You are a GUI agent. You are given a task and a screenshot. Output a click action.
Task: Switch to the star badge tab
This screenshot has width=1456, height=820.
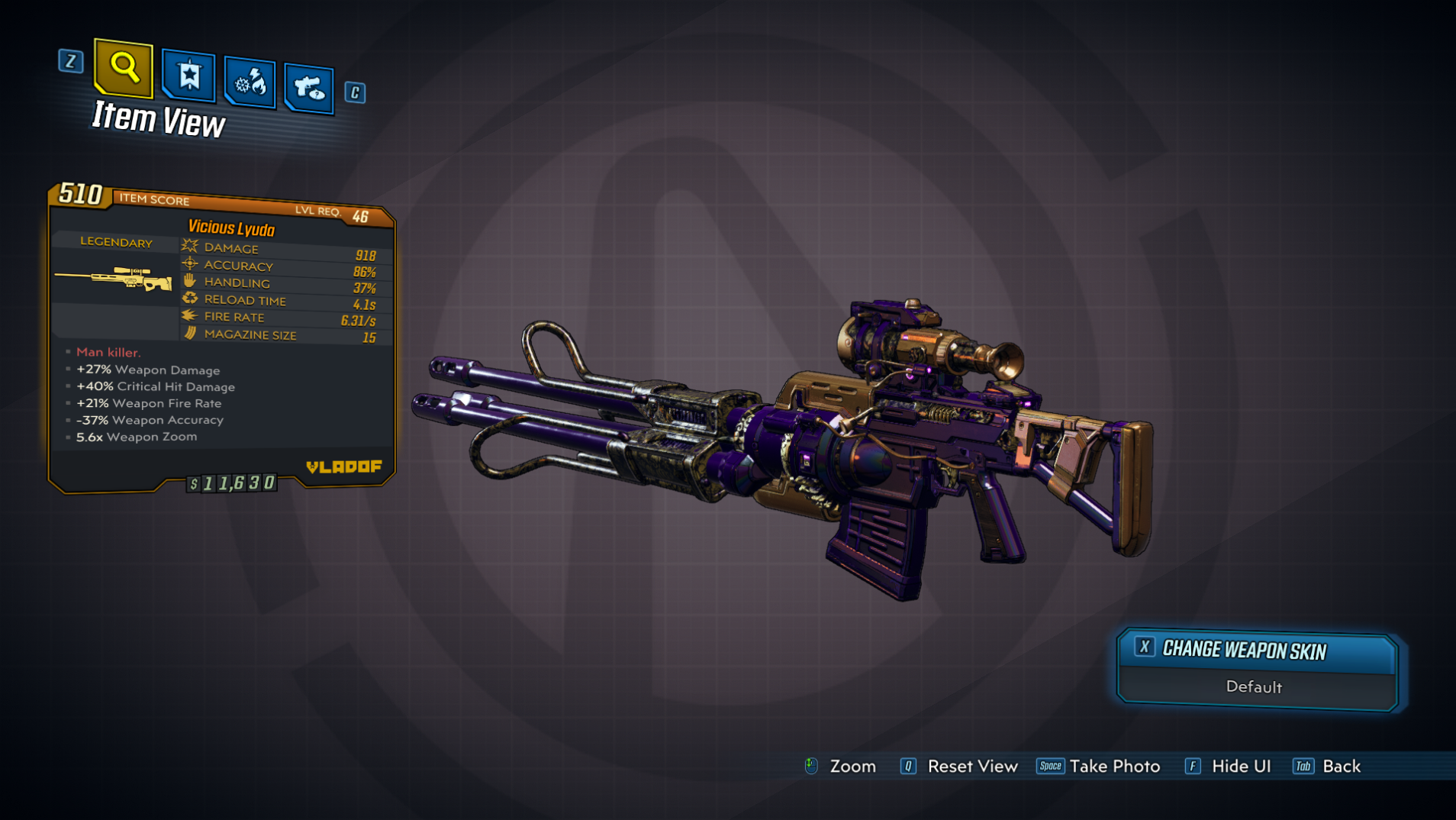pos(188,76)
